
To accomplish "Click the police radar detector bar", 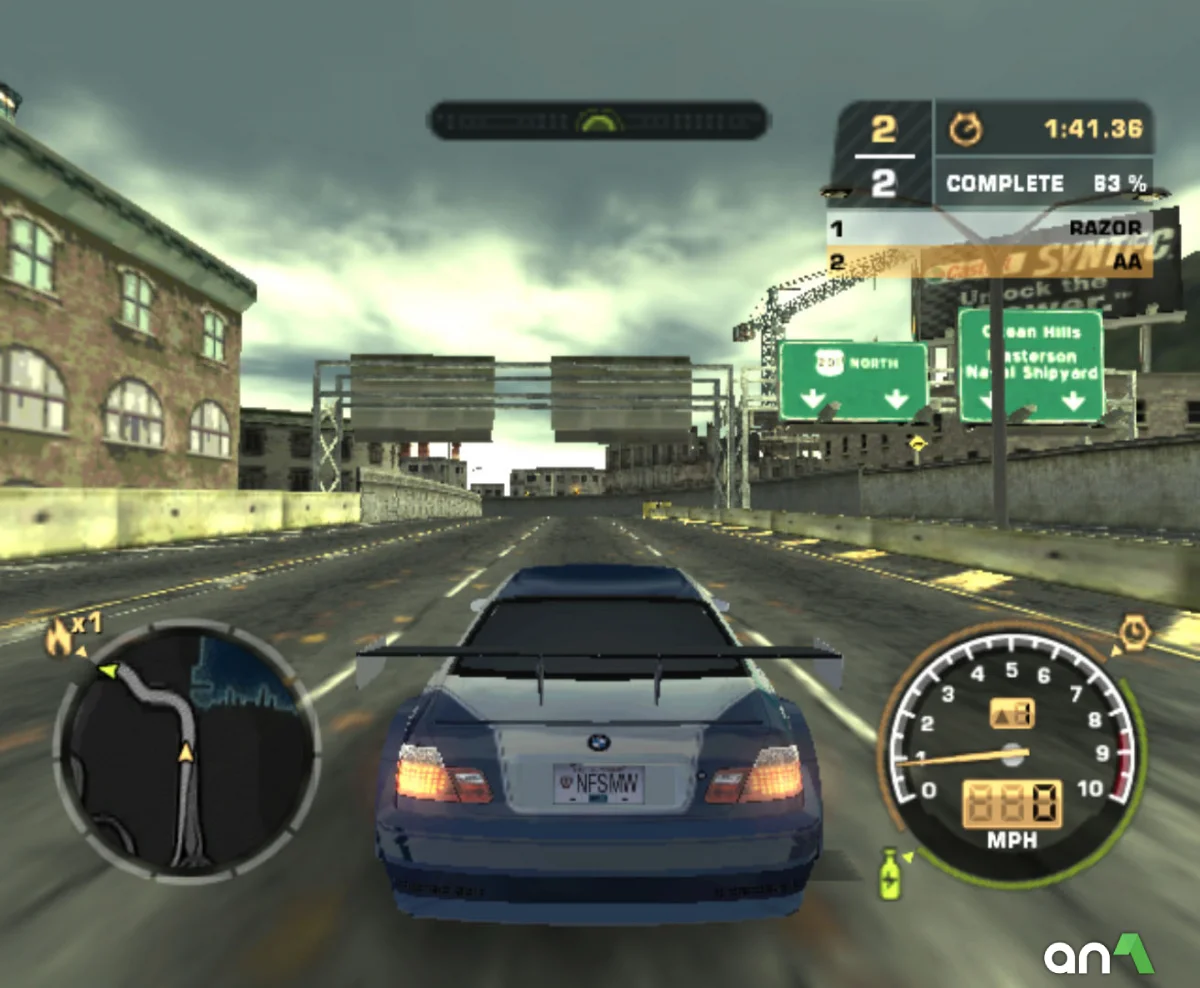I will (x=598, y=121).
